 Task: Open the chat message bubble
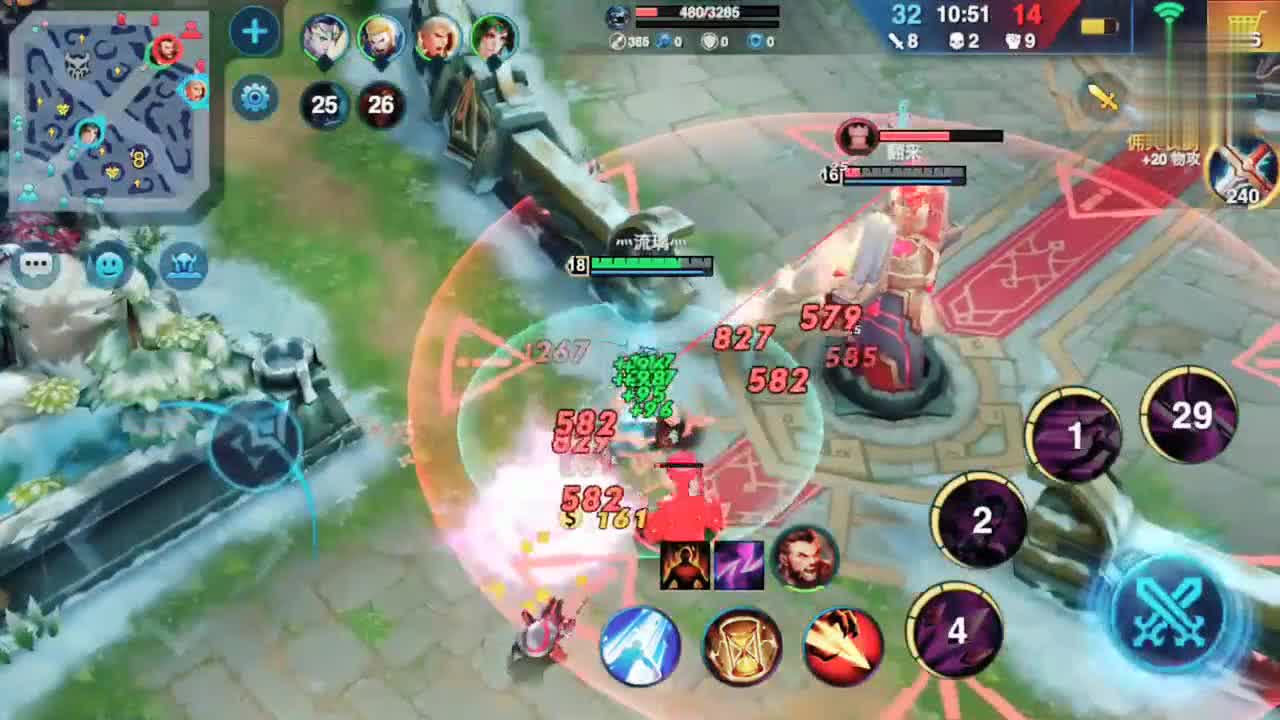pos(37,266)
